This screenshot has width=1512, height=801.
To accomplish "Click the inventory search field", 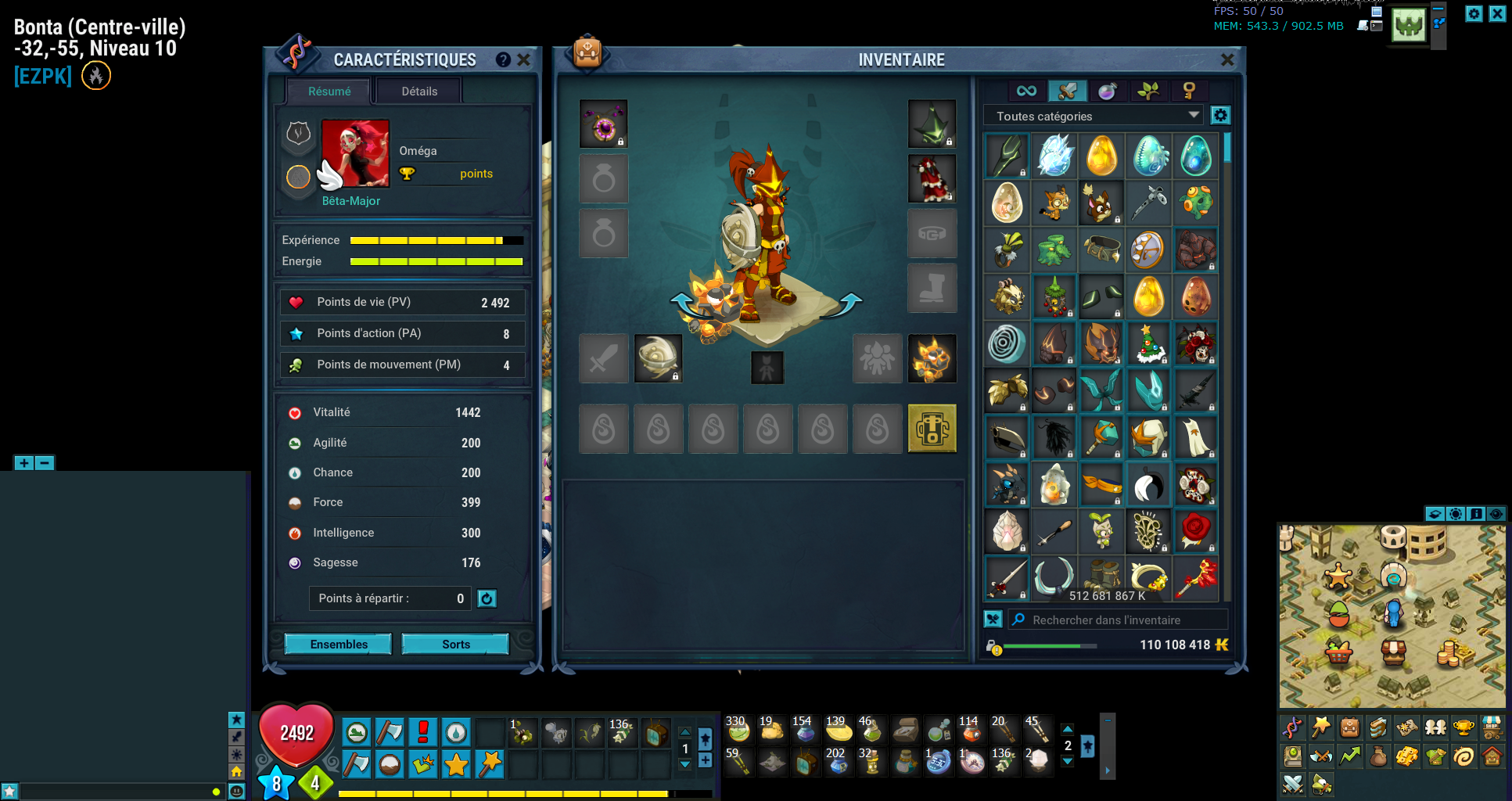I will point(1119,620).
